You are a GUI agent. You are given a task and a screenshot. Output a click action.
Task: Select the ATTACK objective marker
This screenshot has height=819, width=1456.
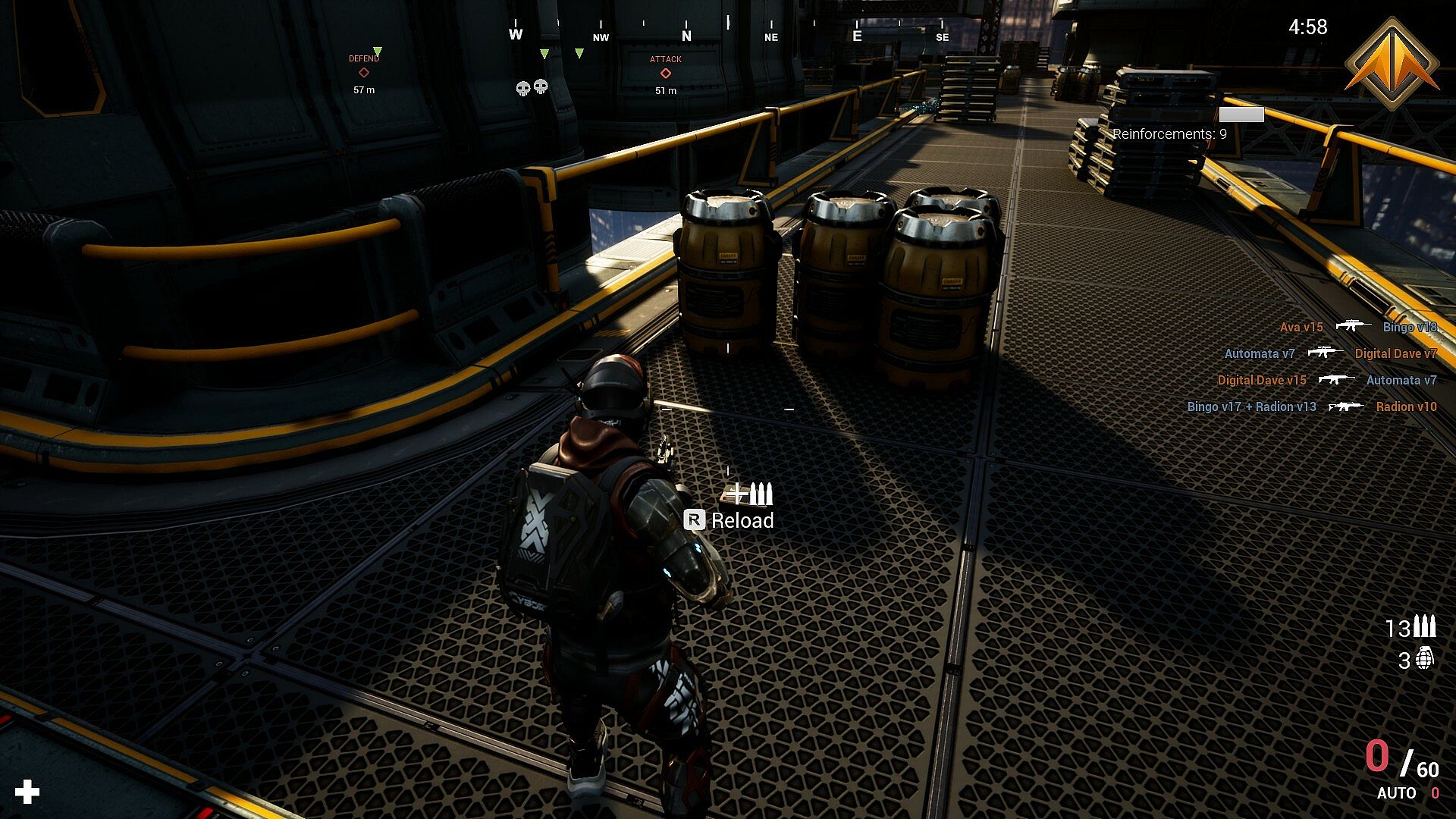[665, 74]
